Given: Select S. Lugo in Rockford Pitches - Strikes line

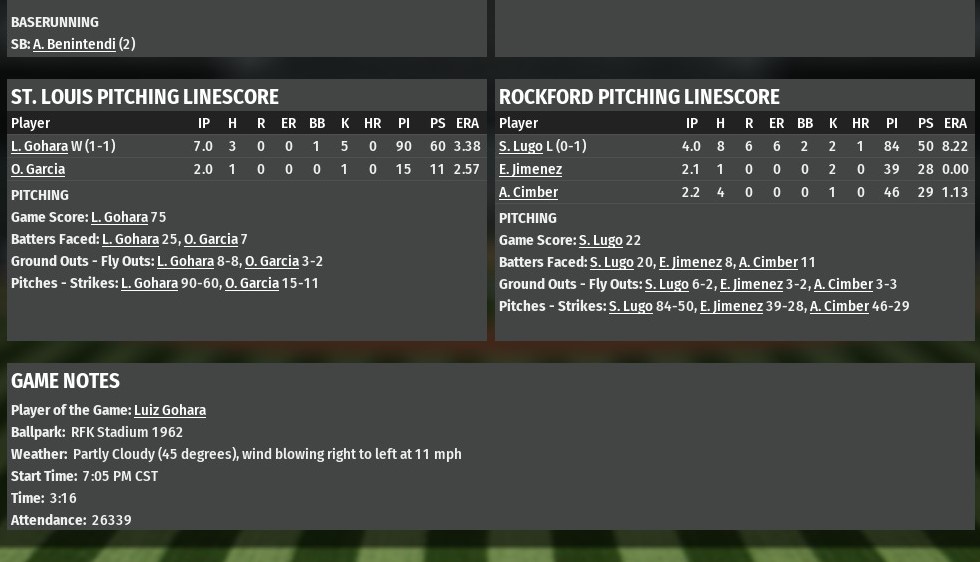Looking at the screenshot, I should pos(630,306).
